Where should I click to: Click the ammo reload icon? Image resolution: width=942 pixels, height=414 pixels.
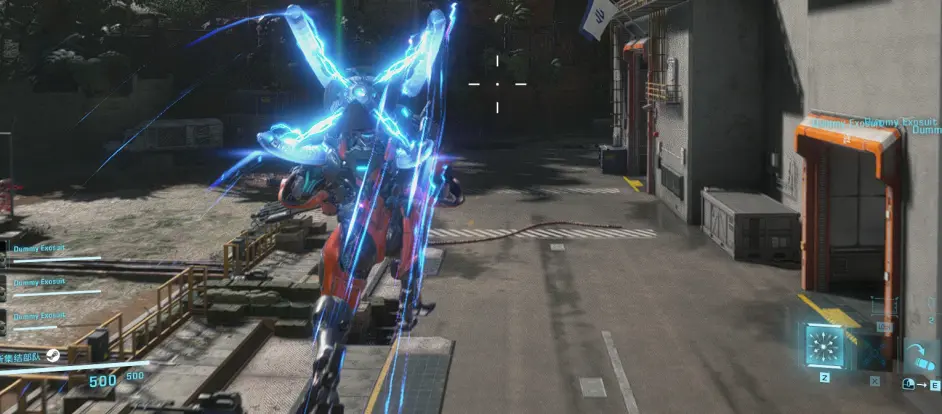coord(919,357)
